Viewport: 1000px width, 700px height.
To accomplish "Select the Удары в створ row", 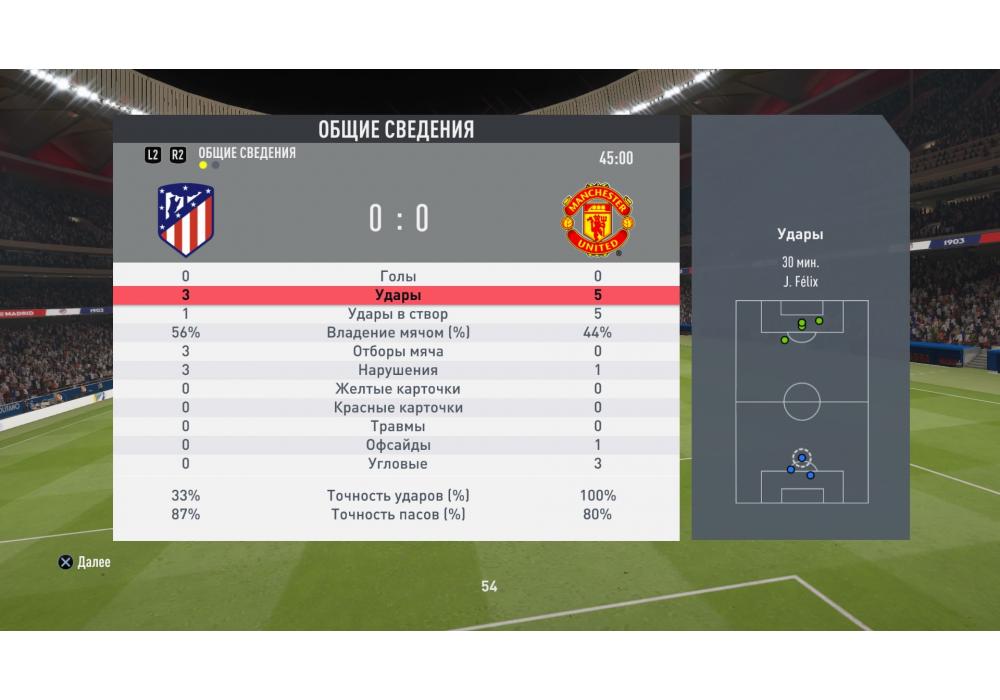I will [x=397, y=314].
